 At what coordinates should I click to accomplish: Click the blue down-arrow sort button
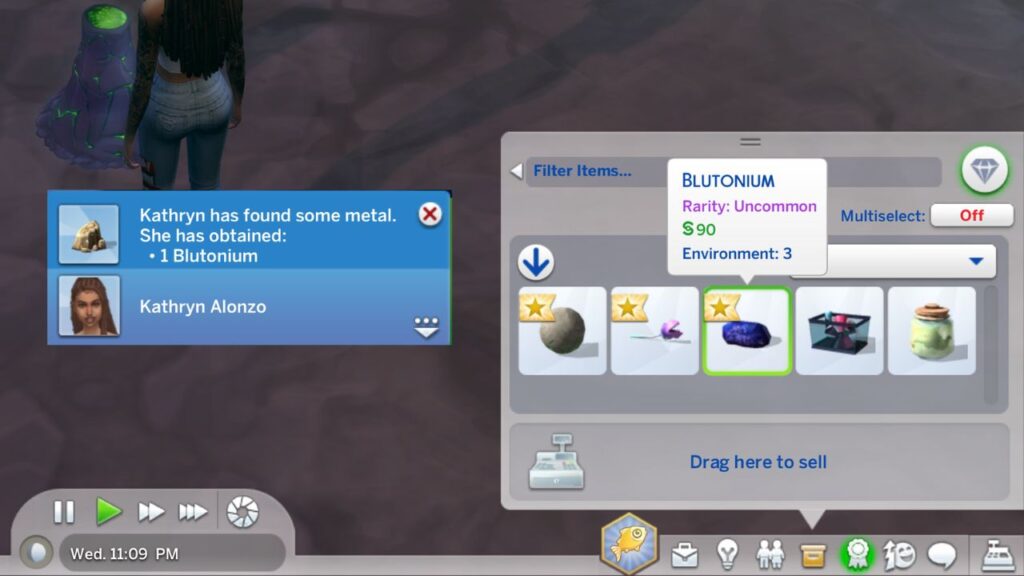(x=537, y=262)
